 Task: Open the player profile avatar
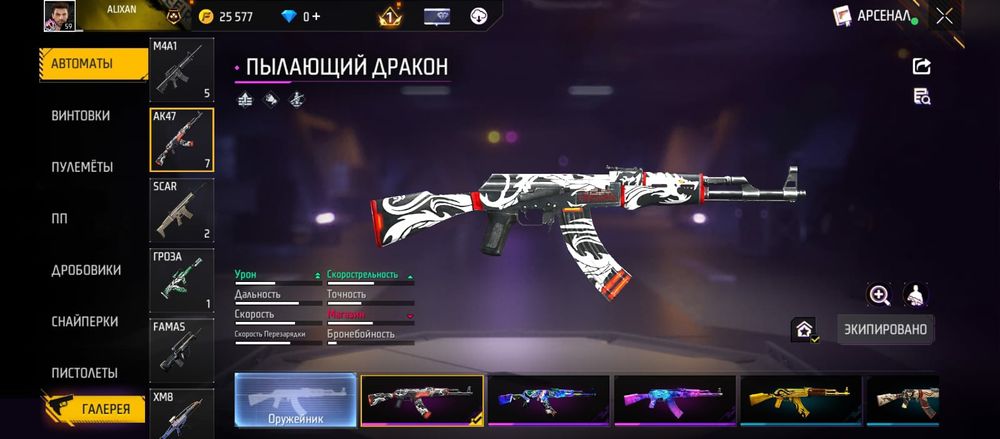tap(56, 15)
